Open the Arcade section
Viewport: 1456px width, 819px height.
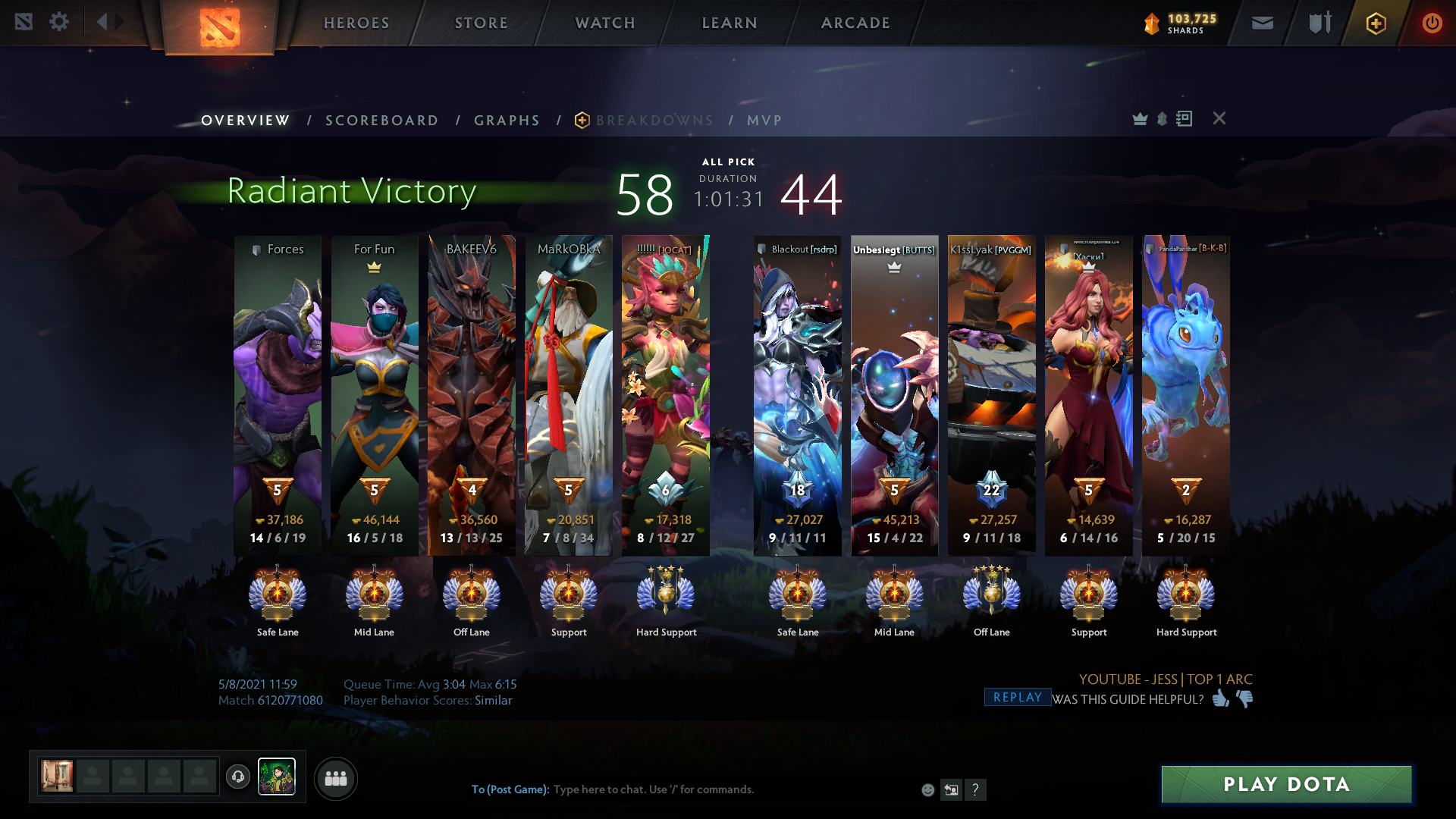click(855, 23)
